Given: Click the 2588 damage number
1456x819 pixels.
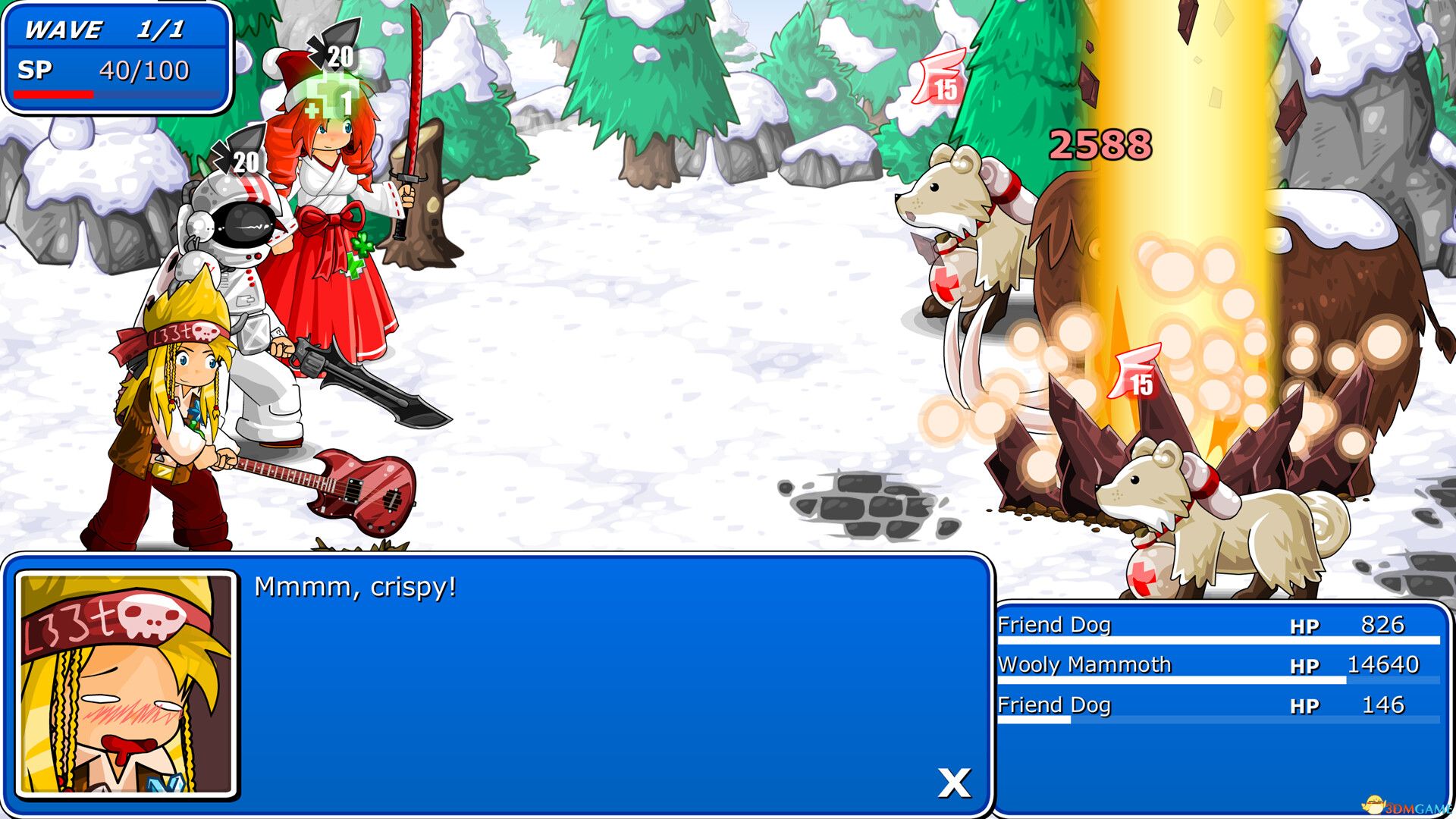Looking at the screenshot, I should click(x=1101, y=143).
